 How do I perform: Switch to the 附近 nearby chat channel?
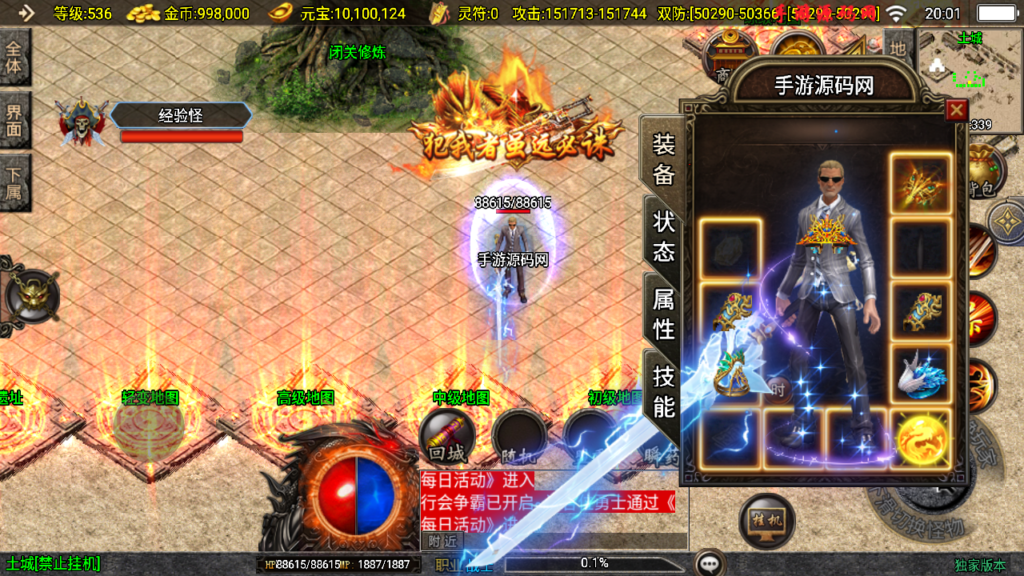(x=444, y=541)
